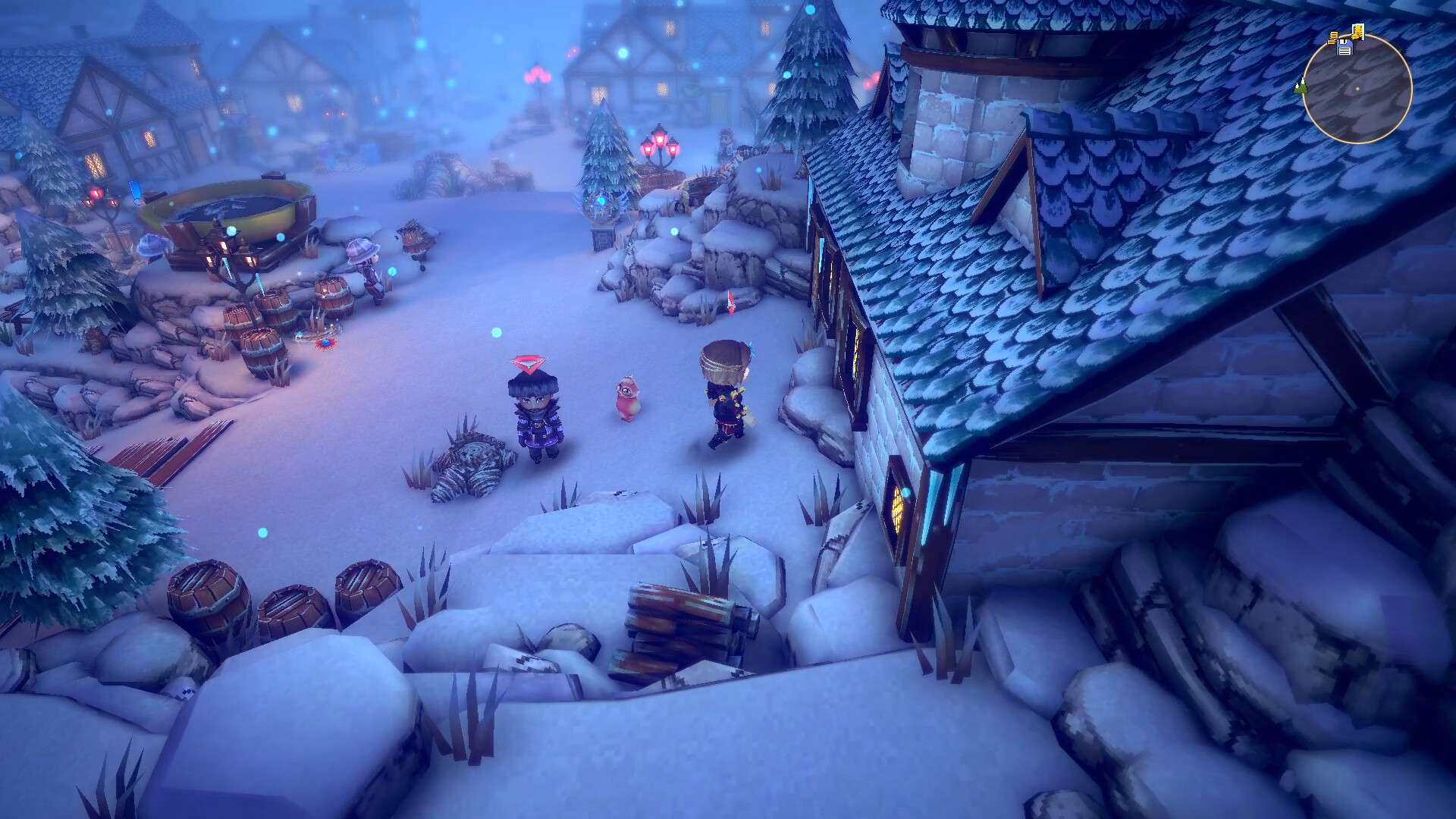Click the floppy disk save indicator near the minimap
The height and width of the screenshot is (819, 1456).
1345,49
